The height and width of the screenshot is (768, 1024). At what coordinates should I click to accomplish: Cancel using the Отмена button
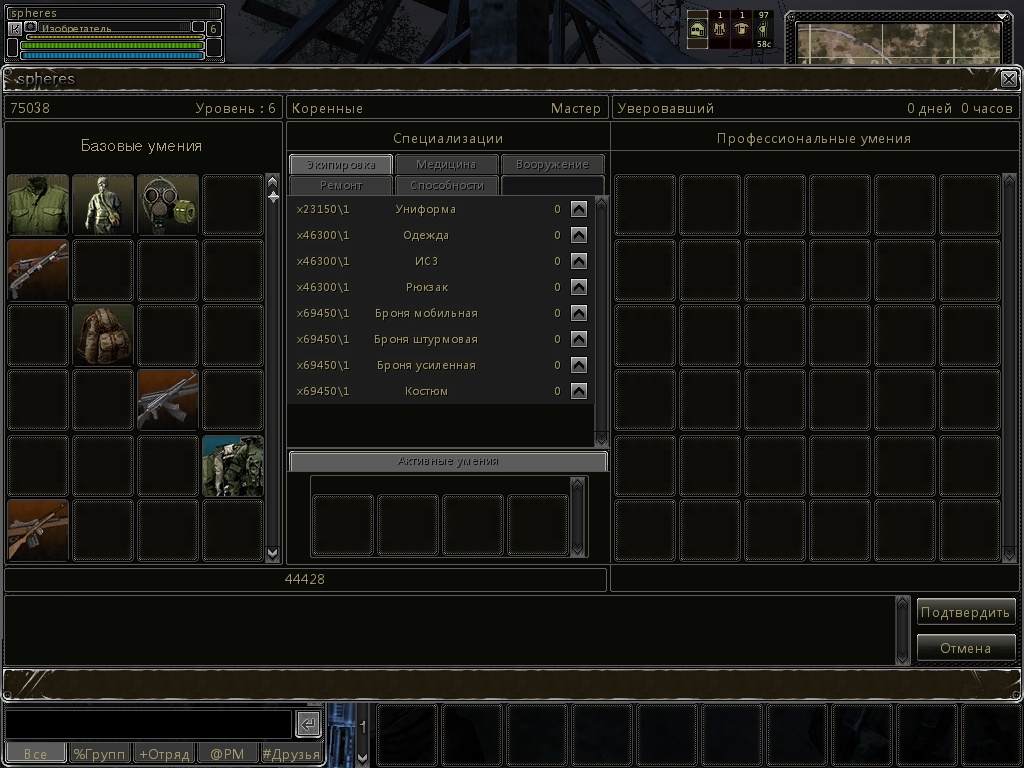tap(966, 648)
